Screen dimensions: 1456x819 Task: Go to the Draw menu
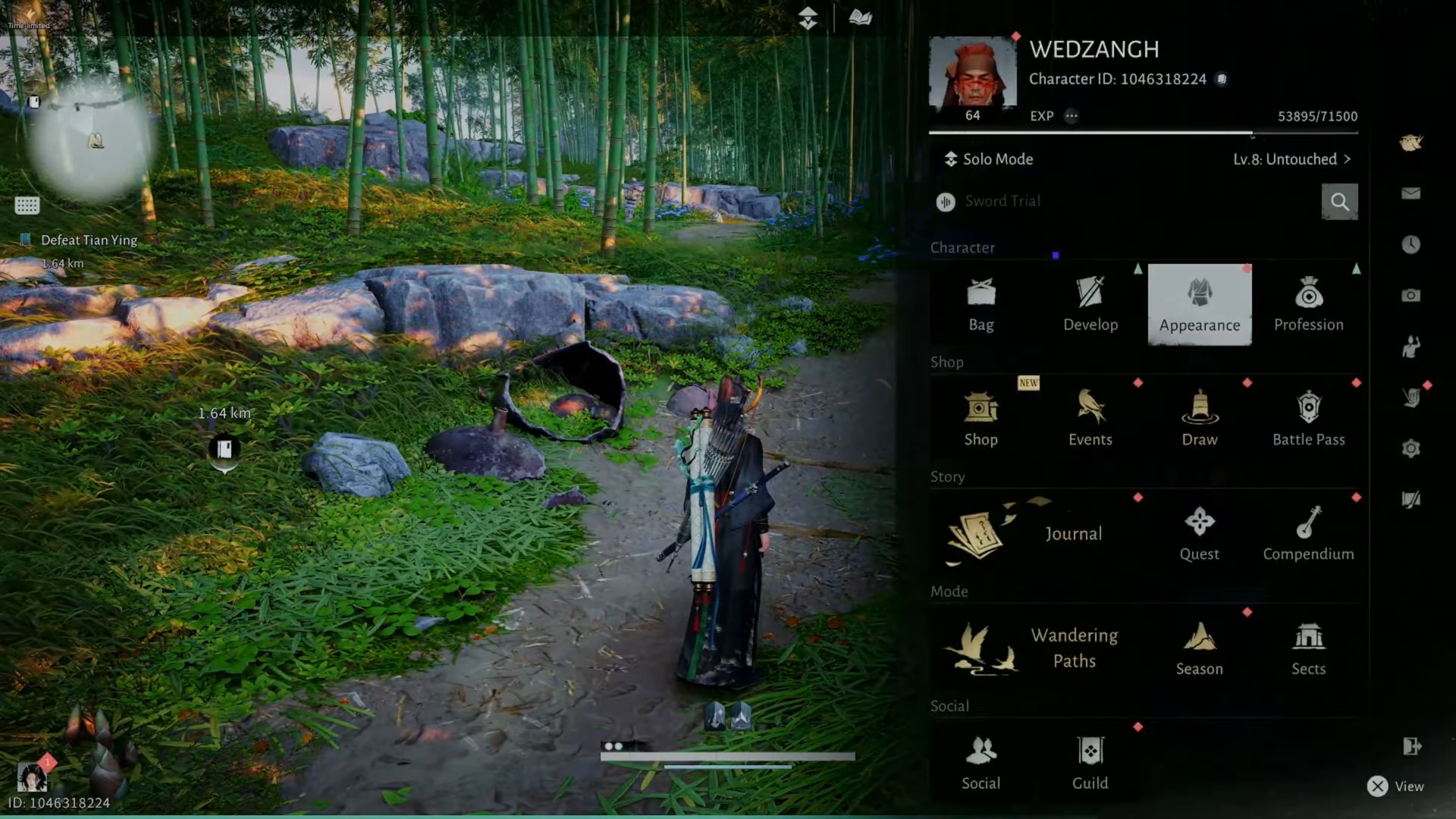pyautogui.click(x=1199, y=419)
